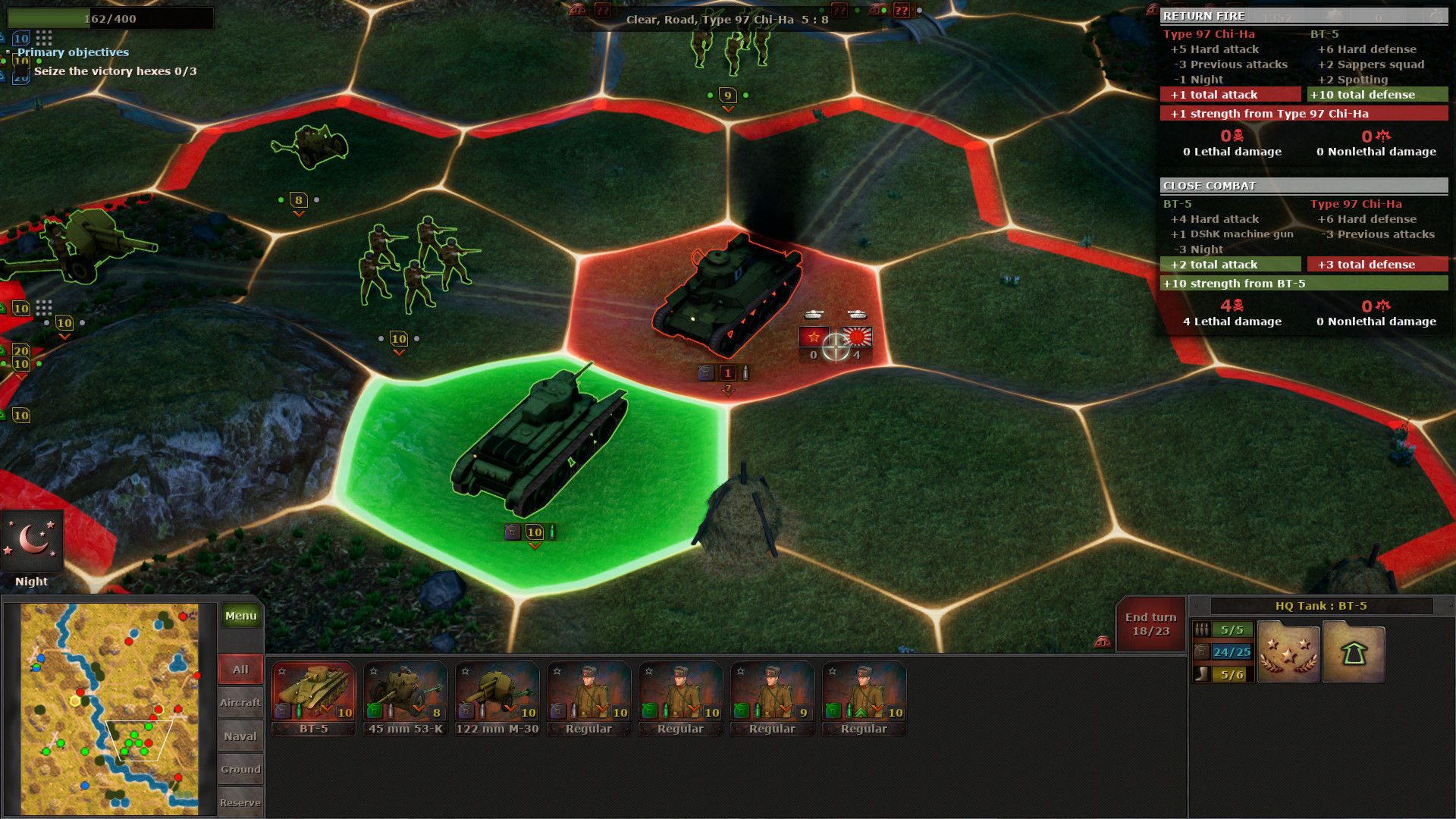Image resolution: width=1456 pixels, height=819 pixels.
Task: Click the medals achievements icon for BT-5
Action: click(x=1288, y=651)
